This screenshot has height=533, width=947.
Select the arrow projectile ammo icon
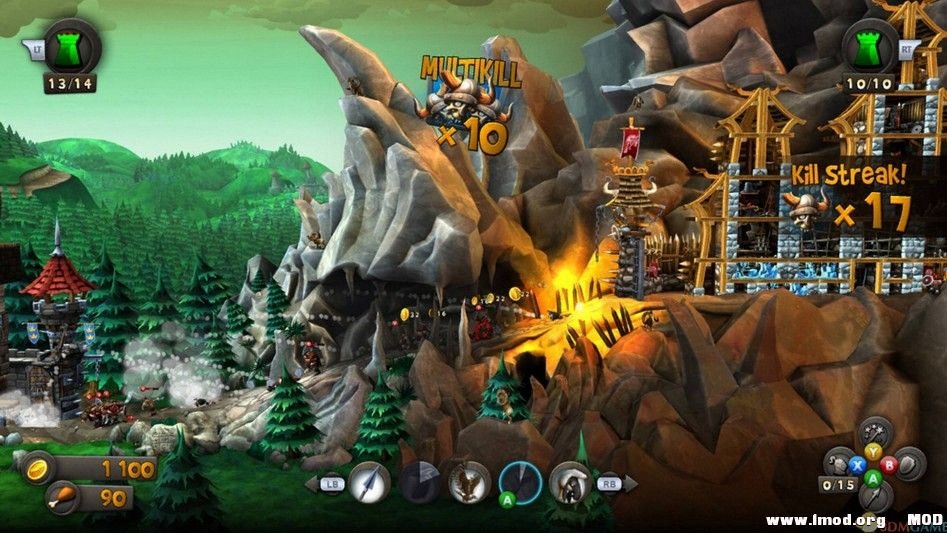369,483
